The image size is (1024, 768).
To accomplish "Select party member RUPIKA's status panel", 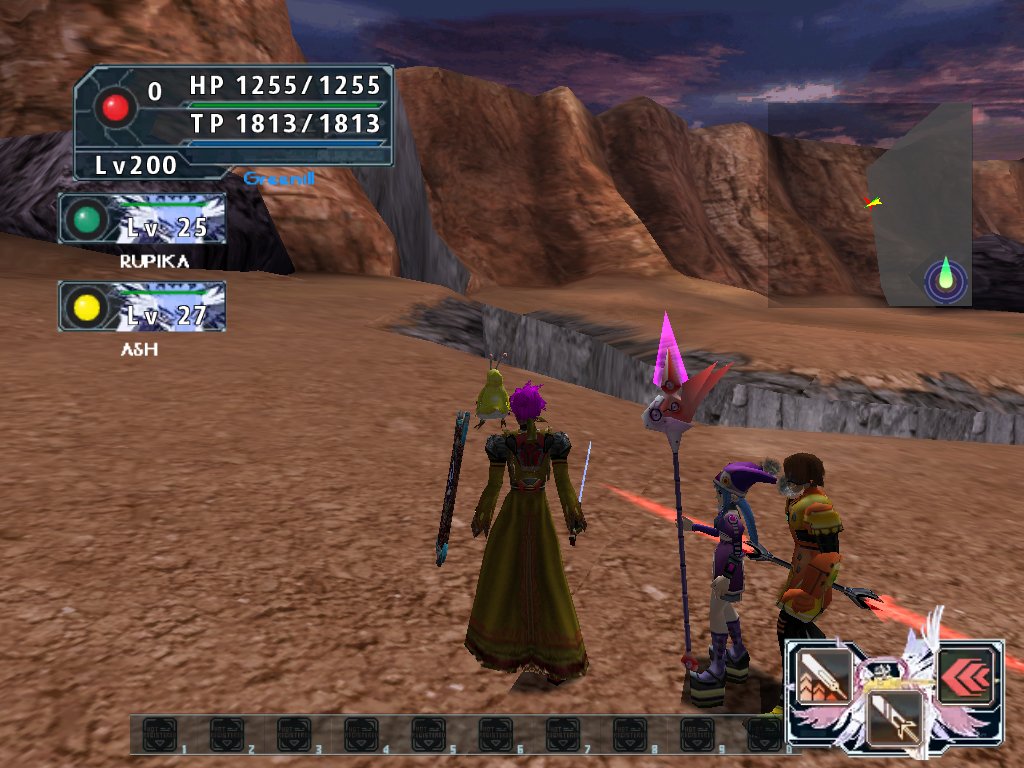I will pyautogui.click(x=142, y=218).
